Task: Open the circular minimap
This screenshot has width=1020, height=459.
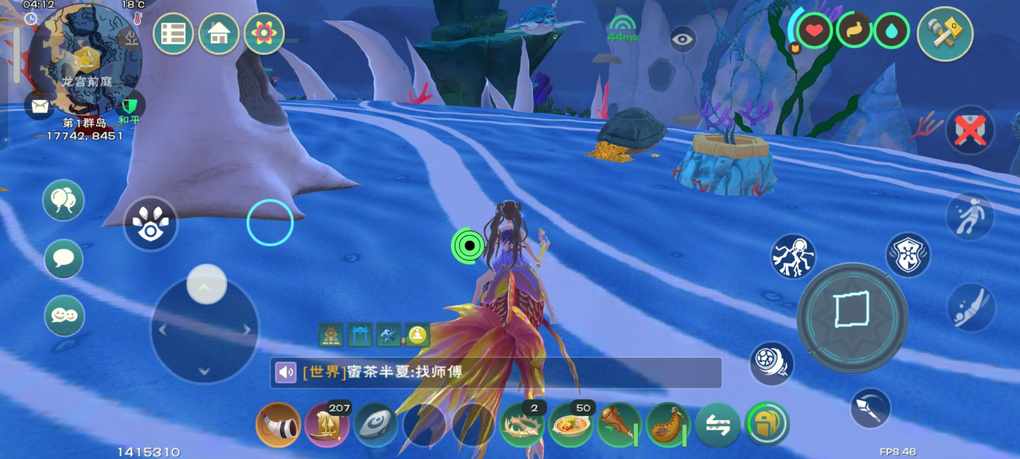Action: point(85,57)
